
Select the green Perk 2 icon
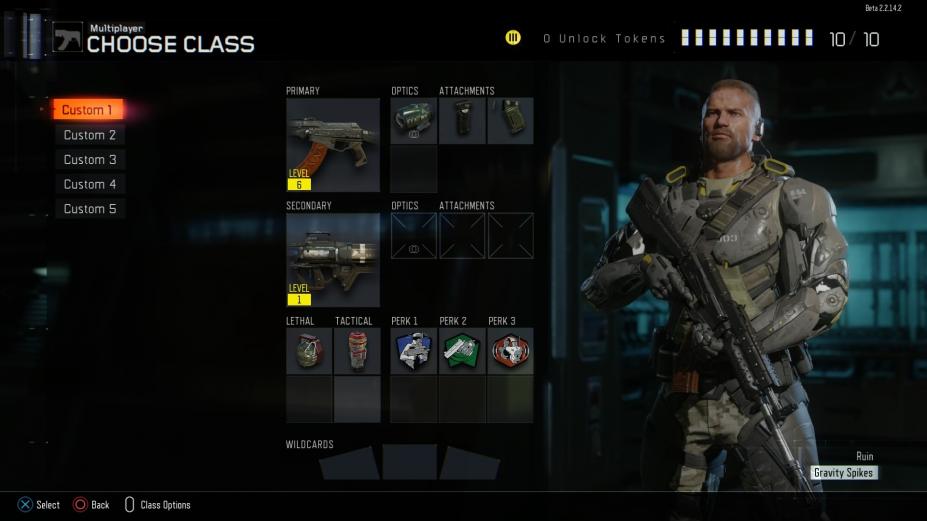point(462,351)
